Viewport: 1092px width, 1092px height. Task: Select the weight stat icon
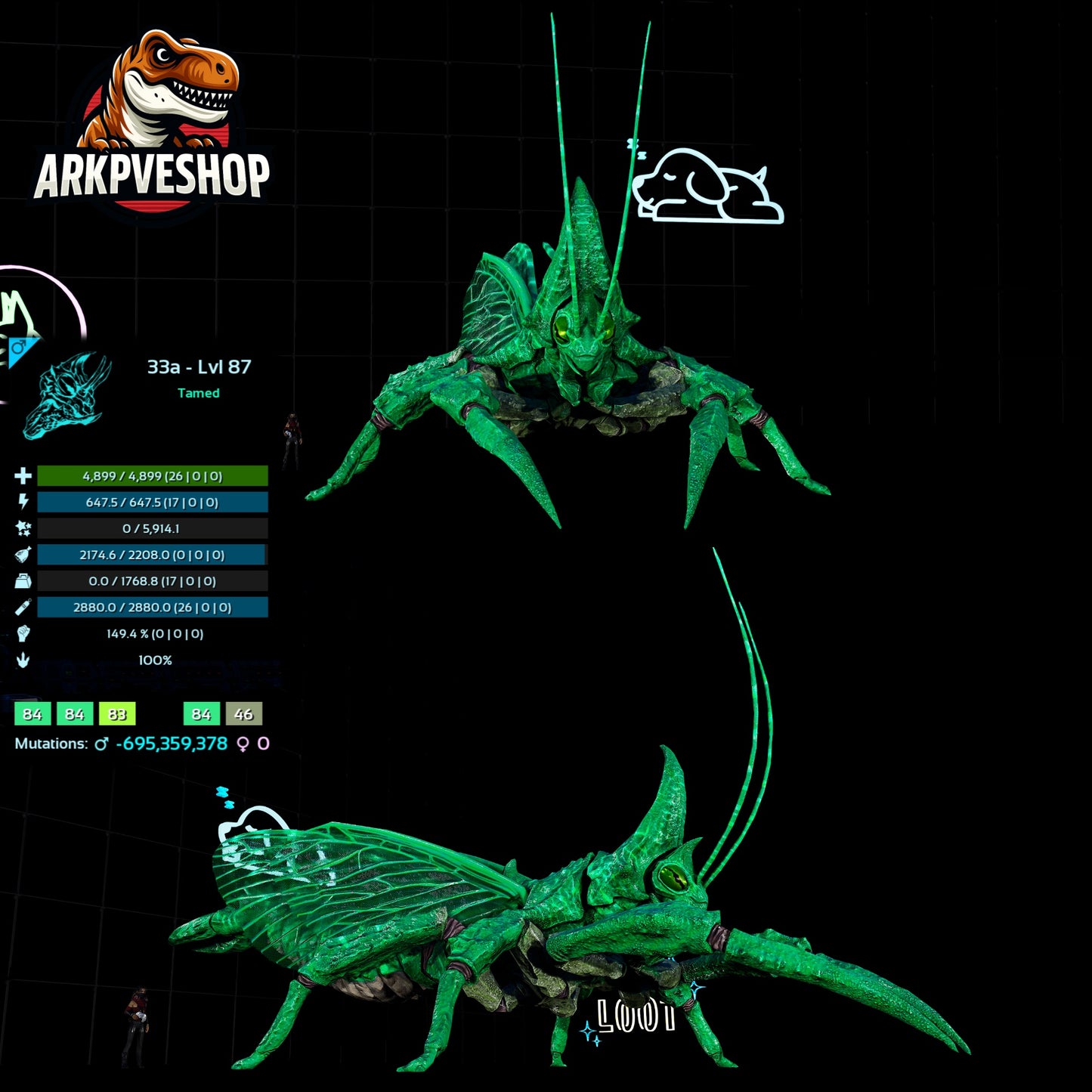pos(23,581)
